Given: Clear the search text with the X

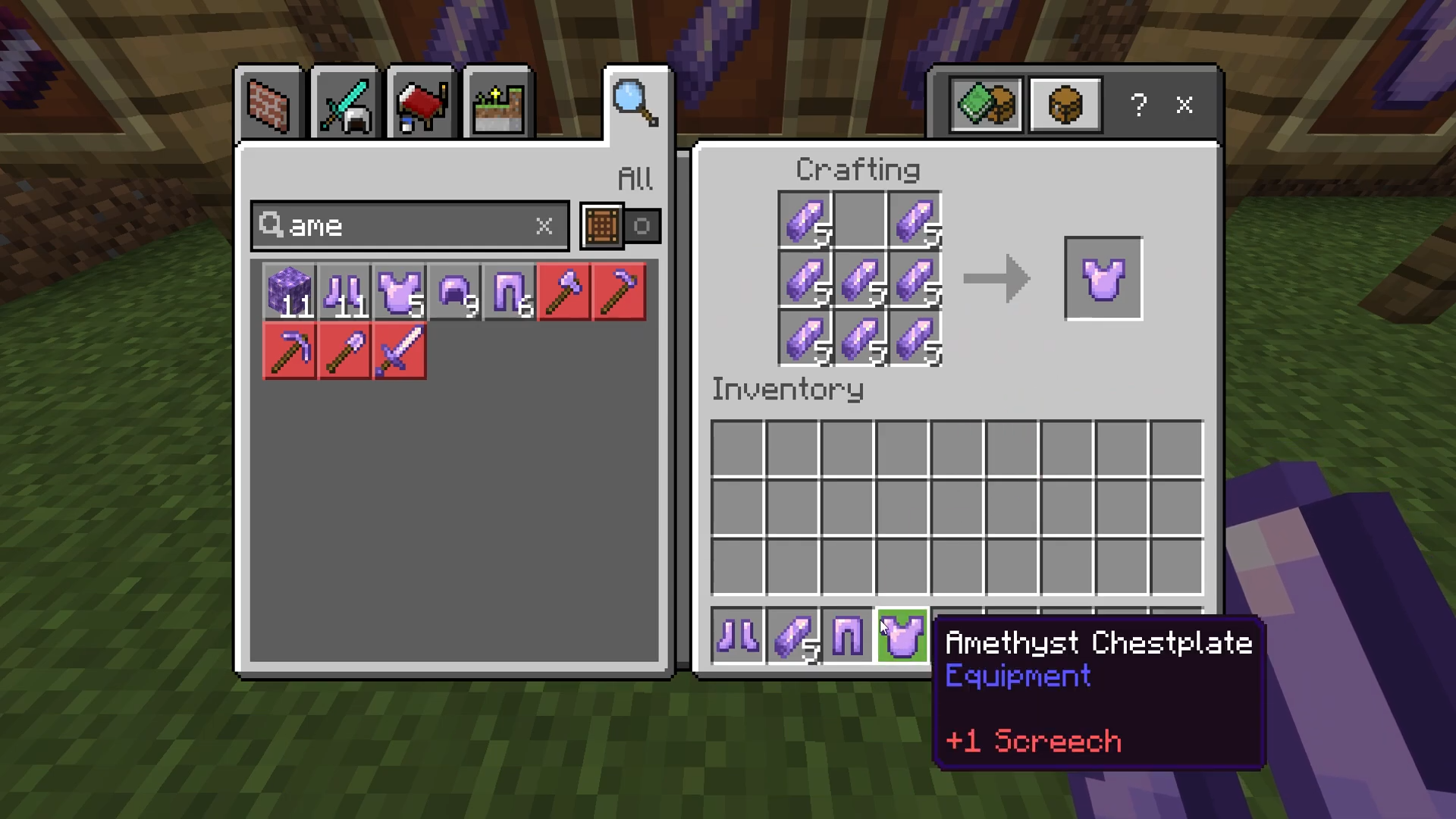Looking at the screenshot, I should pos(544,226).
